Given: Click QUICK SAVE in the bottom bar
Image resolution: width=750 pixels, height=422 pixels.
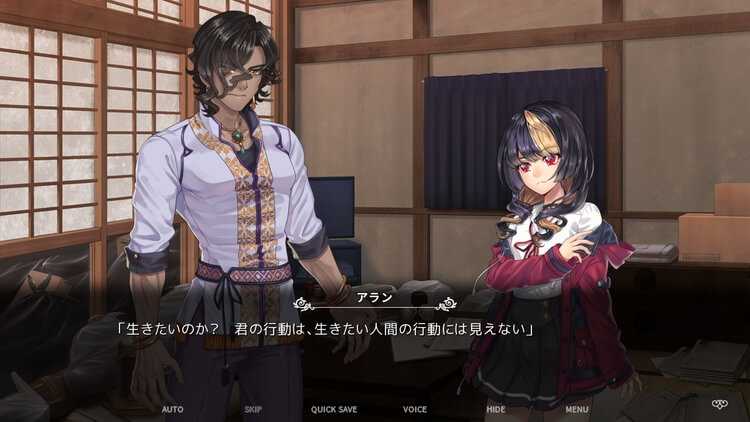Looking at the screenshot, I should point(334,409).
